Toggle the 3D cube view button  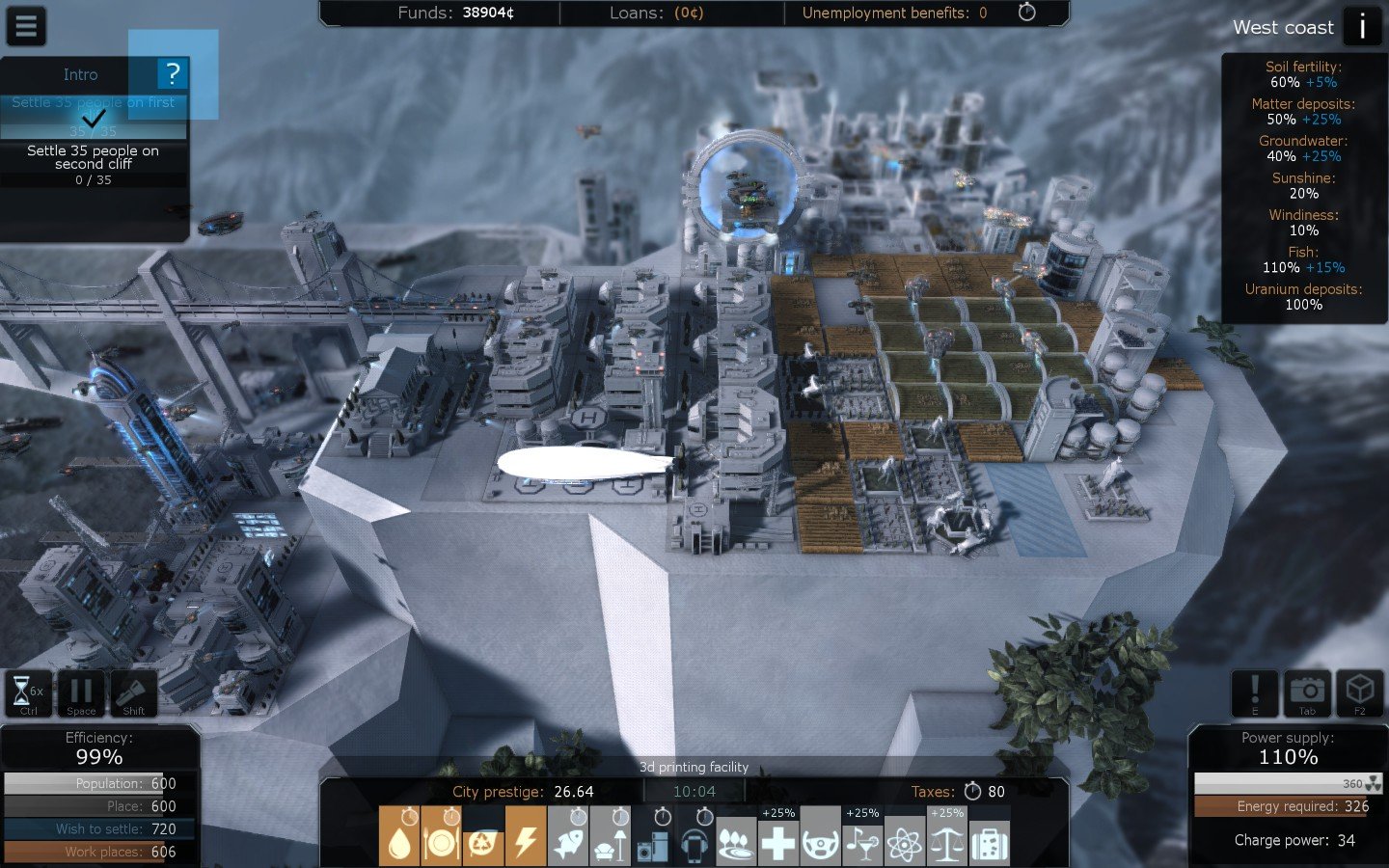point(1359,693)
